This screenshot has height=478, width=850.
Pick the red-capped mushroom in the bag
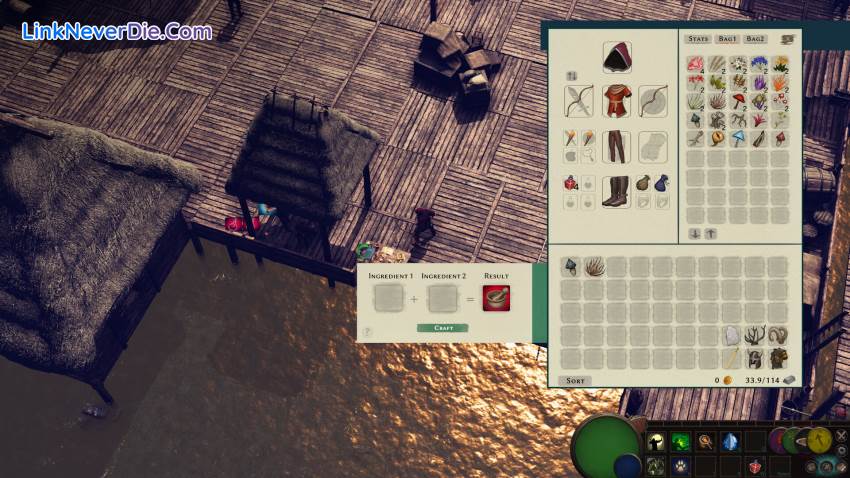click(x=739, y=101)
